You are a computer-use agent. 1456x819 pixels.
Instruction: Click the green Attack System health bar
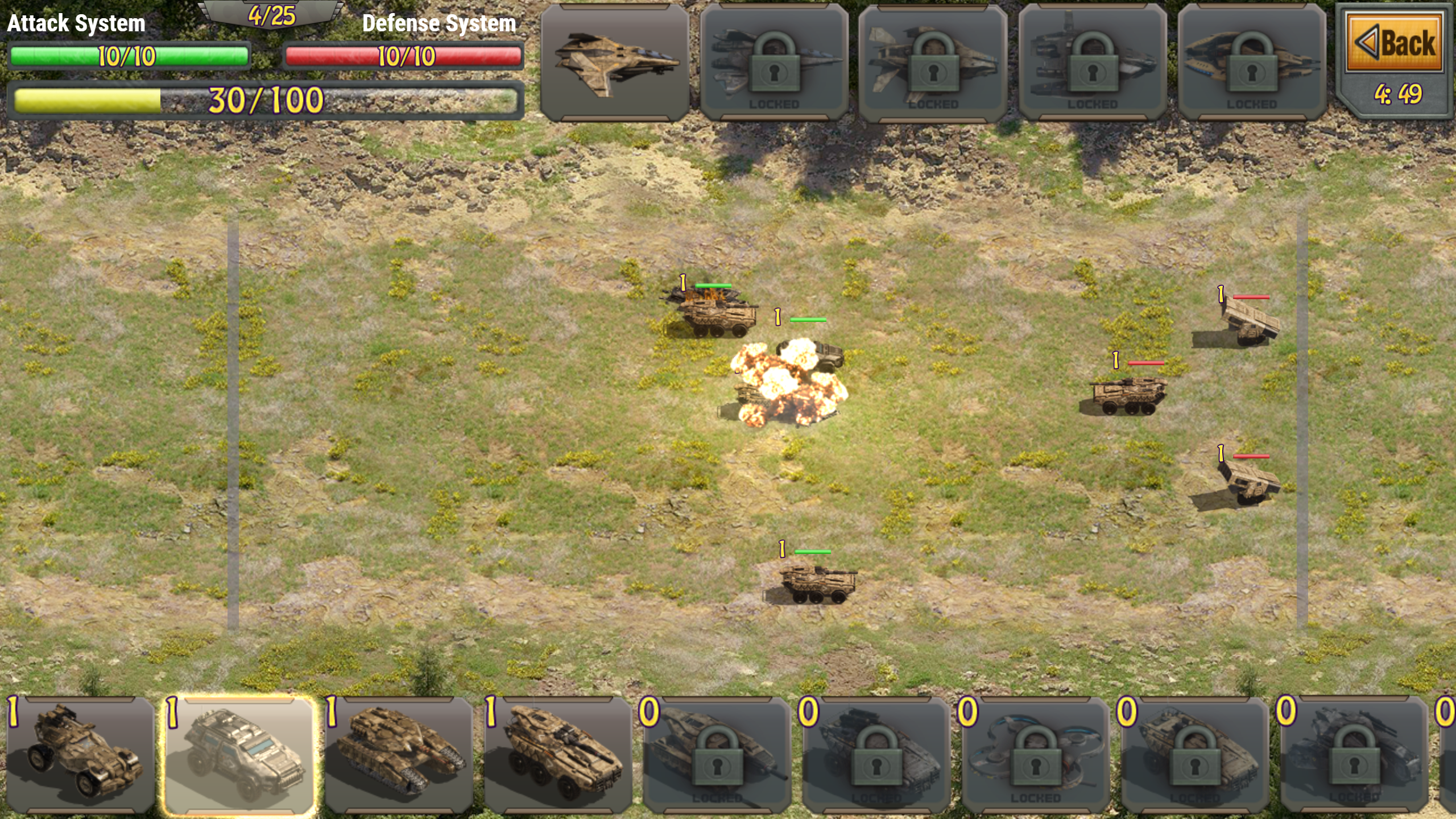pyautogui.click(x=128, y=57)
